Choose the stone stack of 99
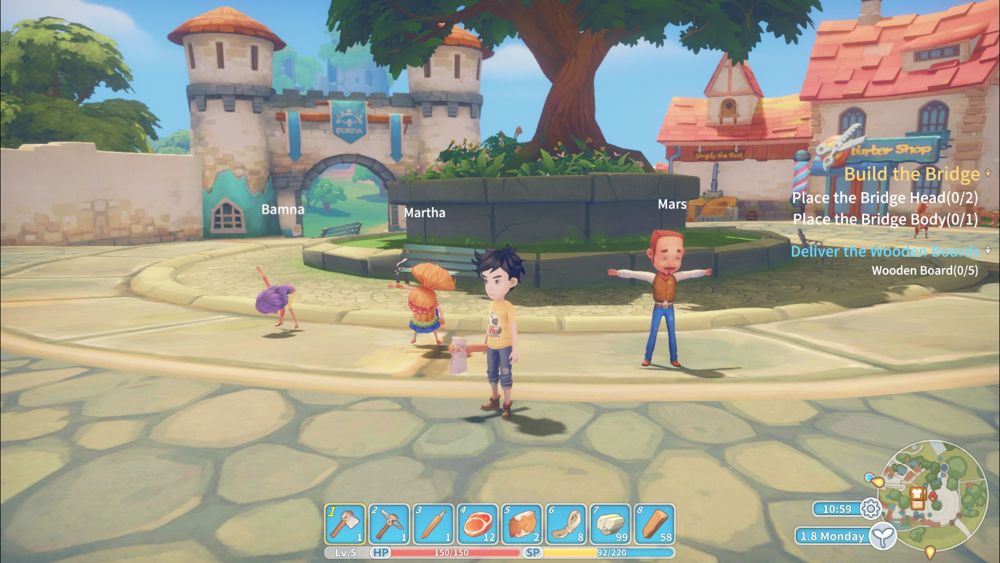Image resolution: width=1000 pixels, height=563 pixels. coord(610,524)
